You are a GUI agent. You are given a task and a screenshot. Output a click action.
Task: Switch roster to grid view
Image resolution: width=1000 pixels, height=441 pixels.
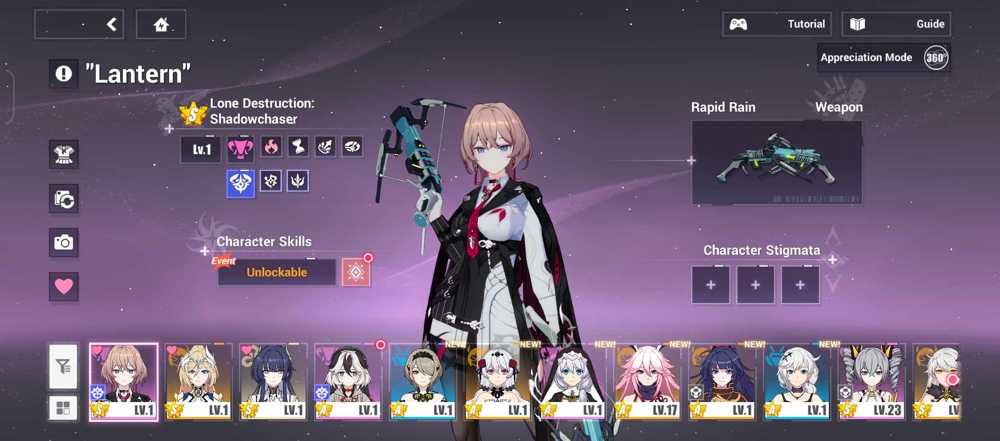[64, 407]
